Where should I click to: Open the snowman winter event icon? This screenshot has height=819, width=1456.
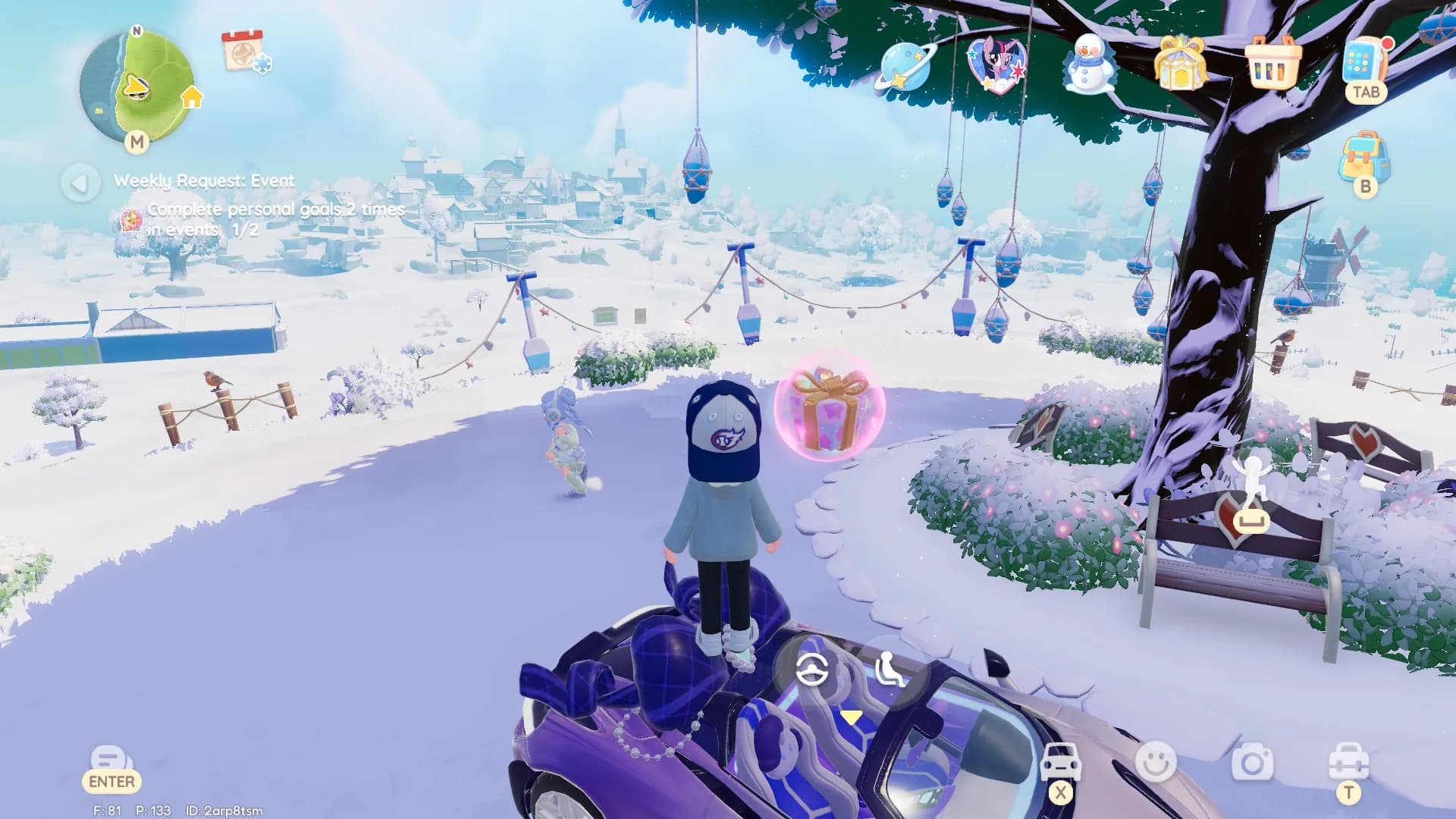[1089, 64]
